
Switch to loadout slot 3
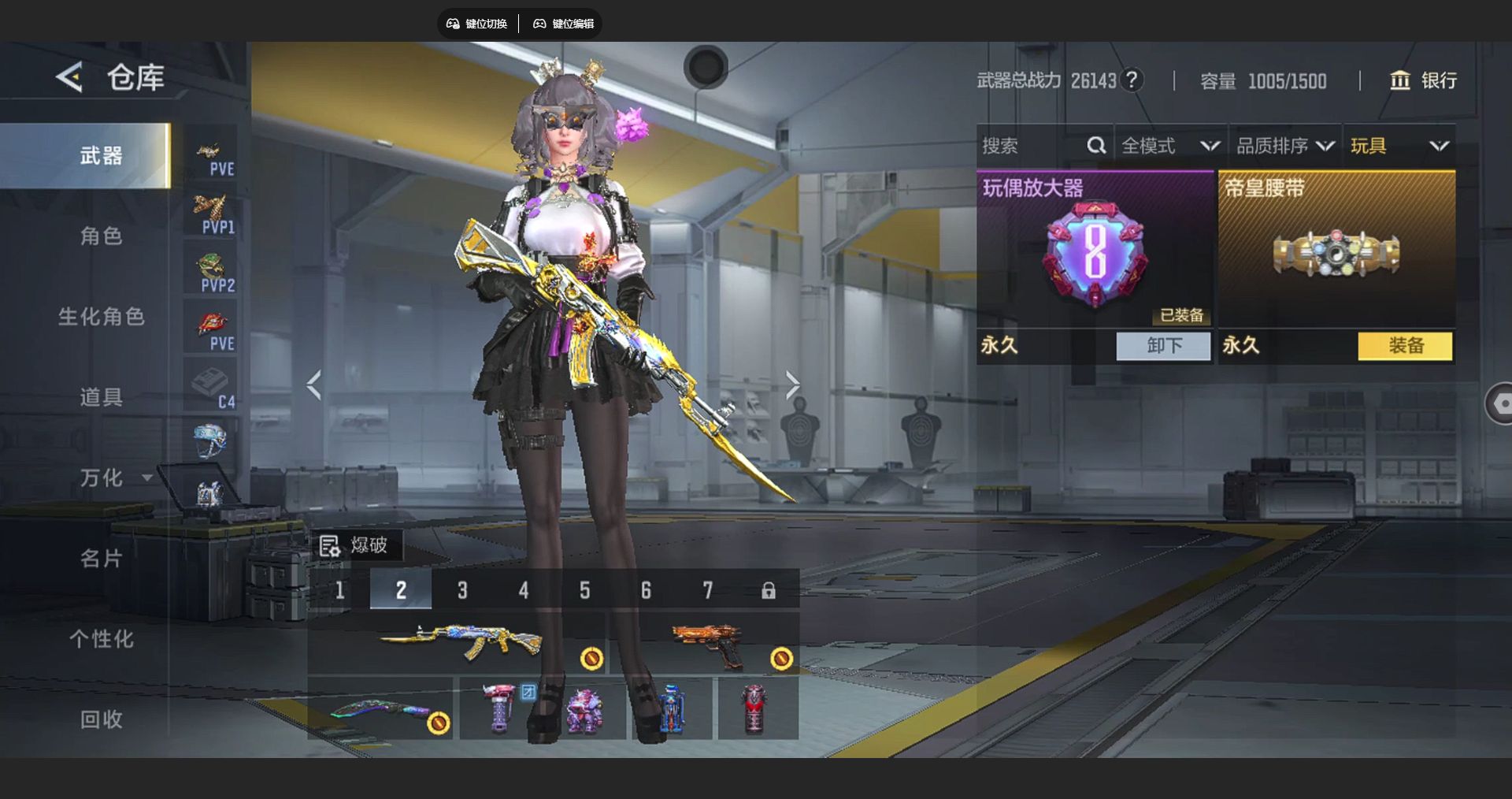point(462,590)
